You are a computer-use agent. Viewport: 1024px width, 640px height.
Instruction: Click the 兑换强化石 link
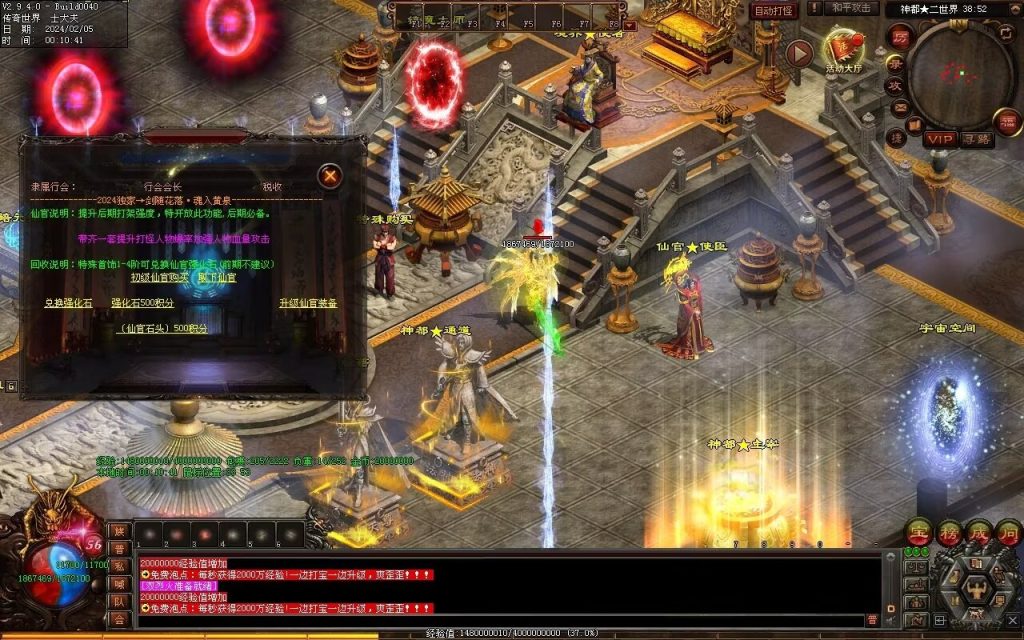coord(68,303)
